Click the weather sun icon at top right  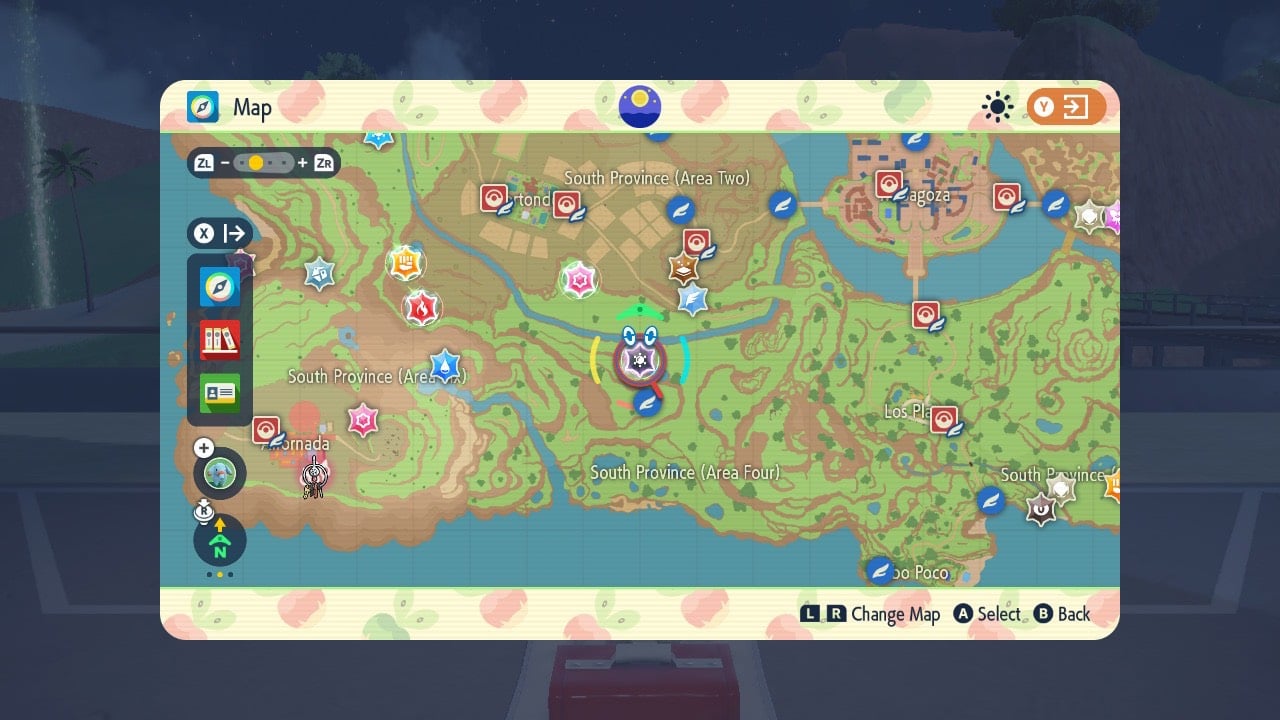coord(997,107)
